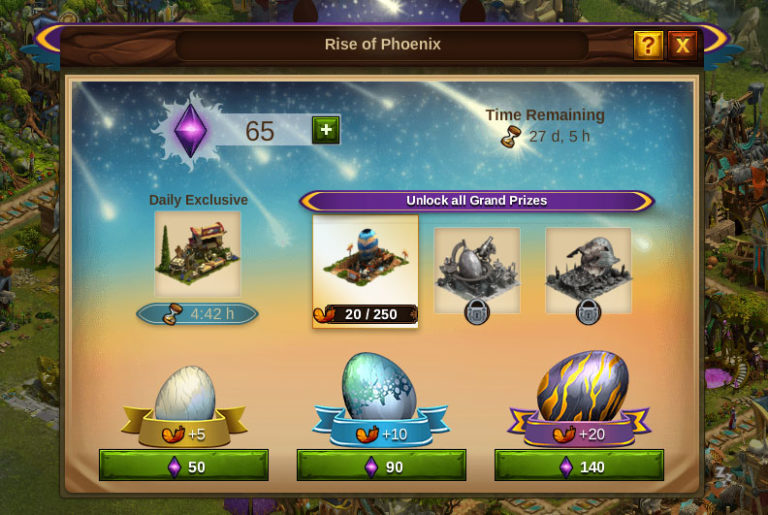Buy the white egg for 50
Viewport: 768px width, 515px height.
pos(183,466)
